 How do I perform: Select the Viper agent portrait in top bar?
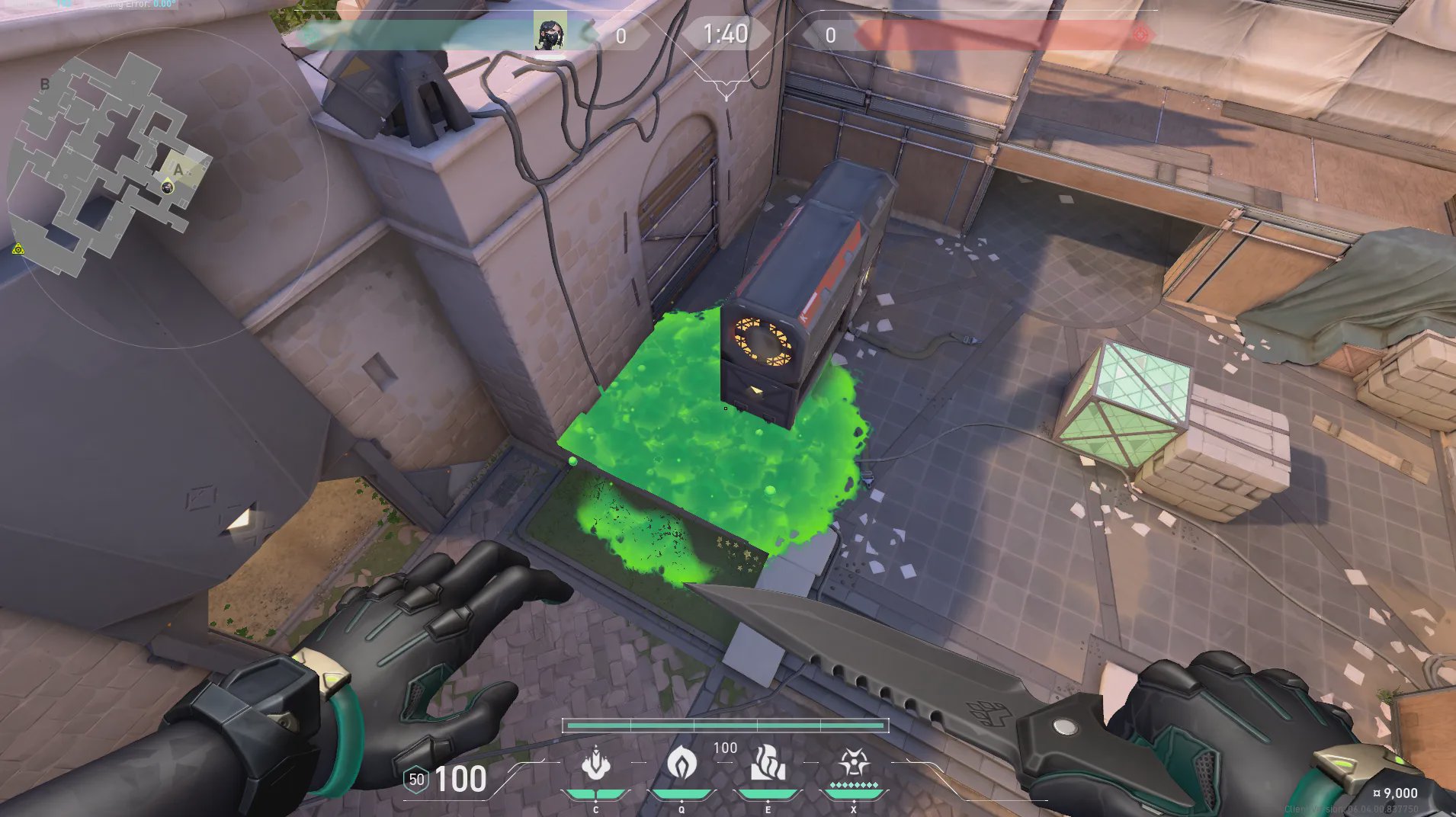(549, 33)
